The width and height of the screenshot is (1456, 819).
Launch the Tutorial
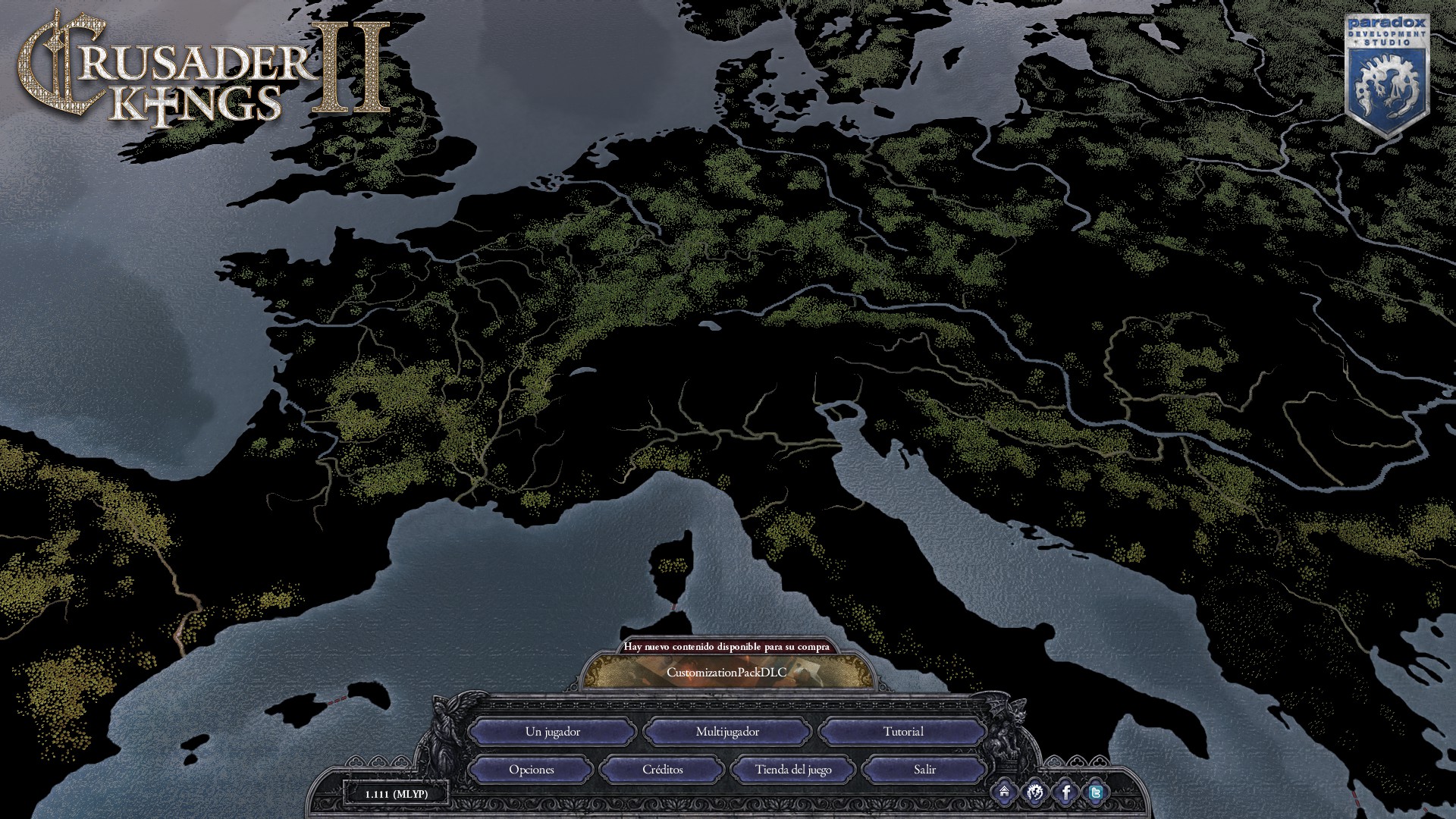click(x=902, y=732)
